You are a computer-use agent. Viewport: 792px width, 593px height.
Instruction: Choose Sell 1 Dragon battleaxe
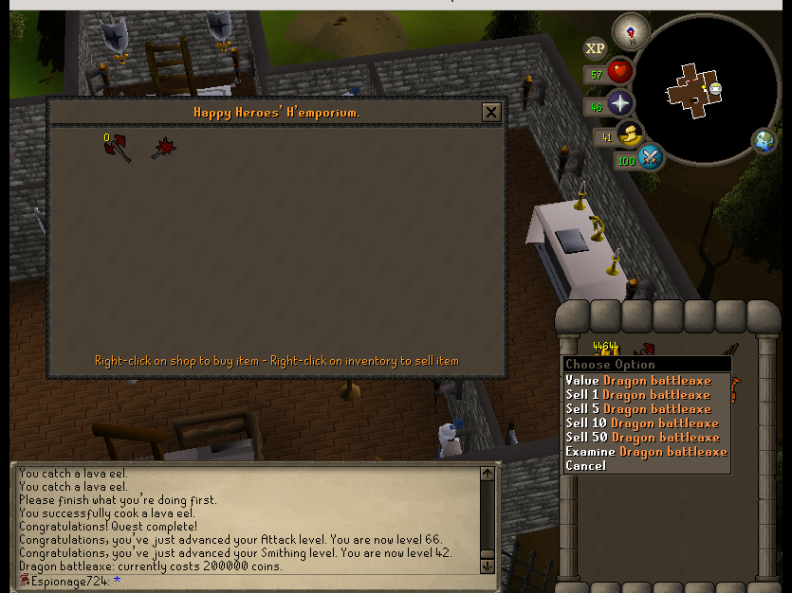pyautogui.click(x=637, y=395)
